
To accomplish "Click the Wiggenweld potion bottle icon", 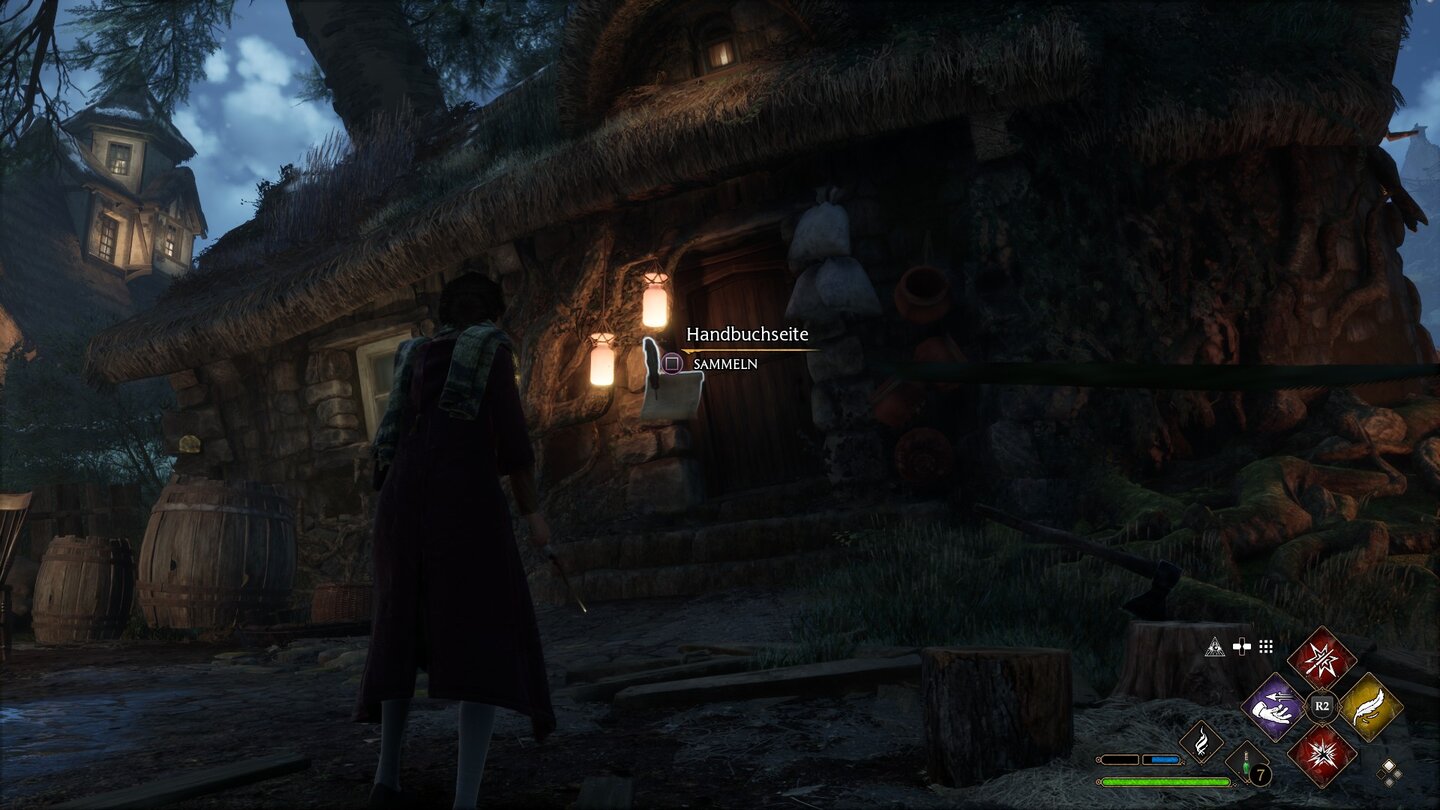I will [x=1246, y=763].
